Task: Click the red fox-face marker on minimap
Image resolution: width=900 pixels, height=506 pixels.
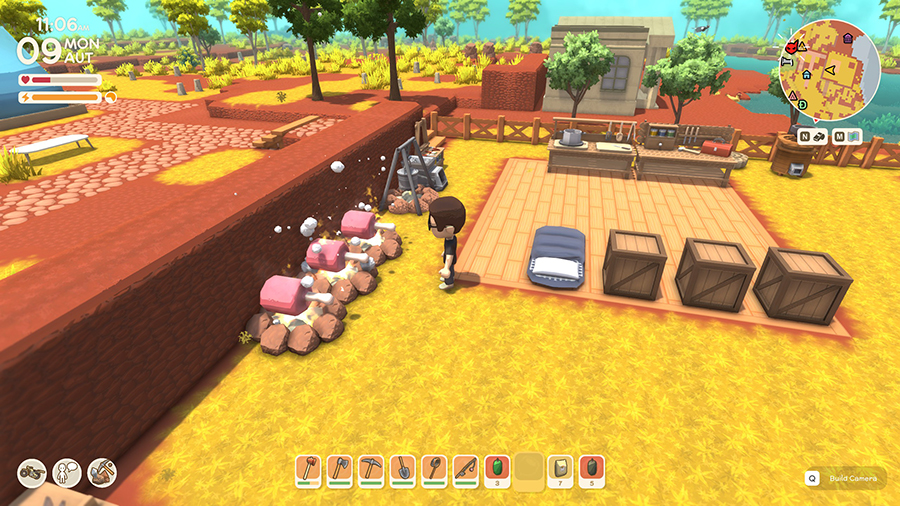Action: (x=793, y=46)
